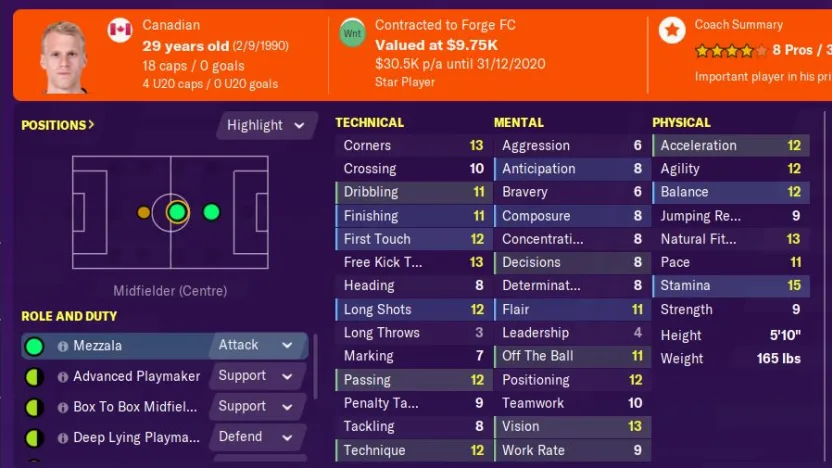
Task: Open the Deep Lying Playmaker Defend dropdown
Action: (x=258, y=437)
